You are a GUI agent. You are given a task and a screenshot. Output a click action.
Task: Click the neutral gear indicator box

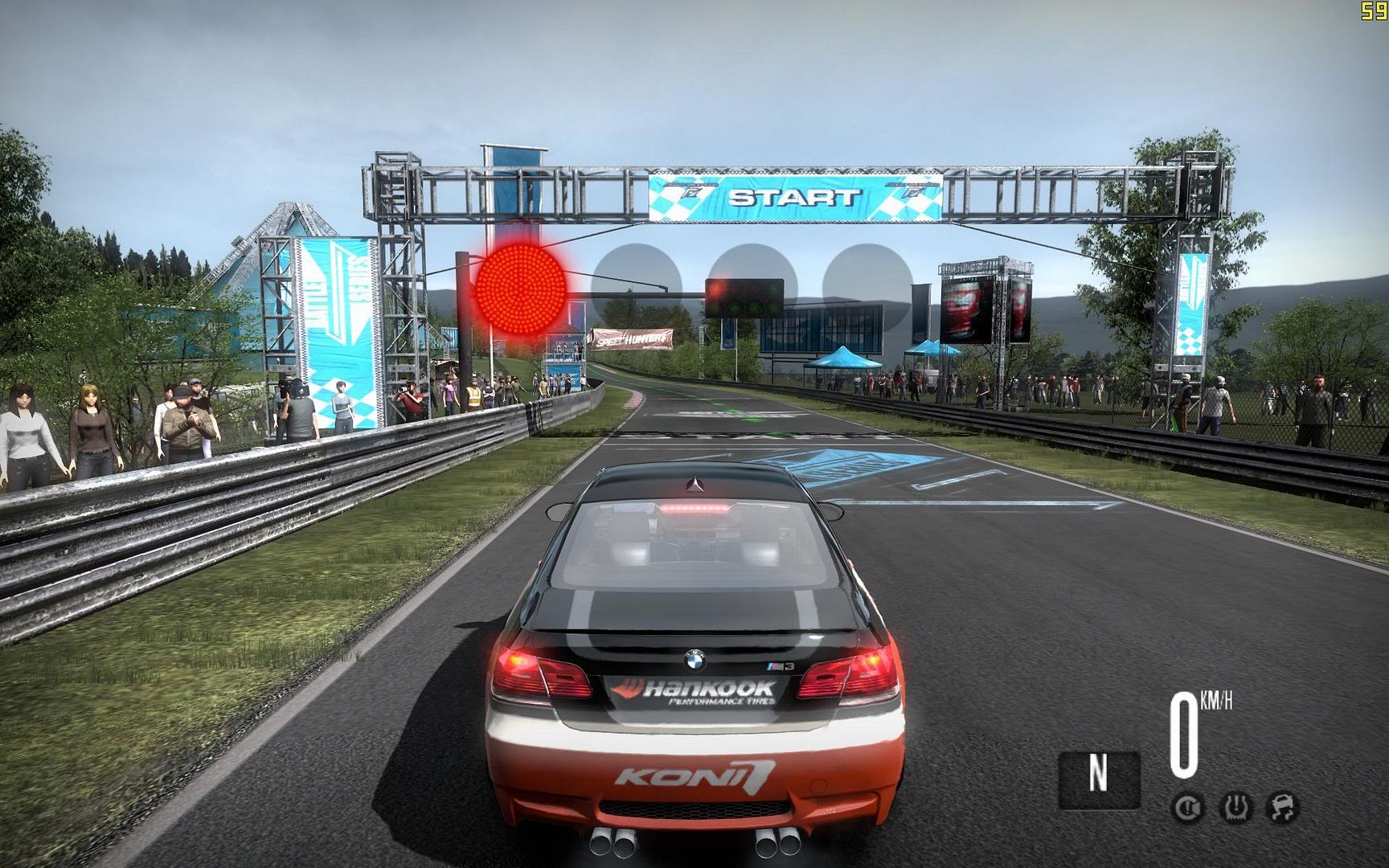1098,778
